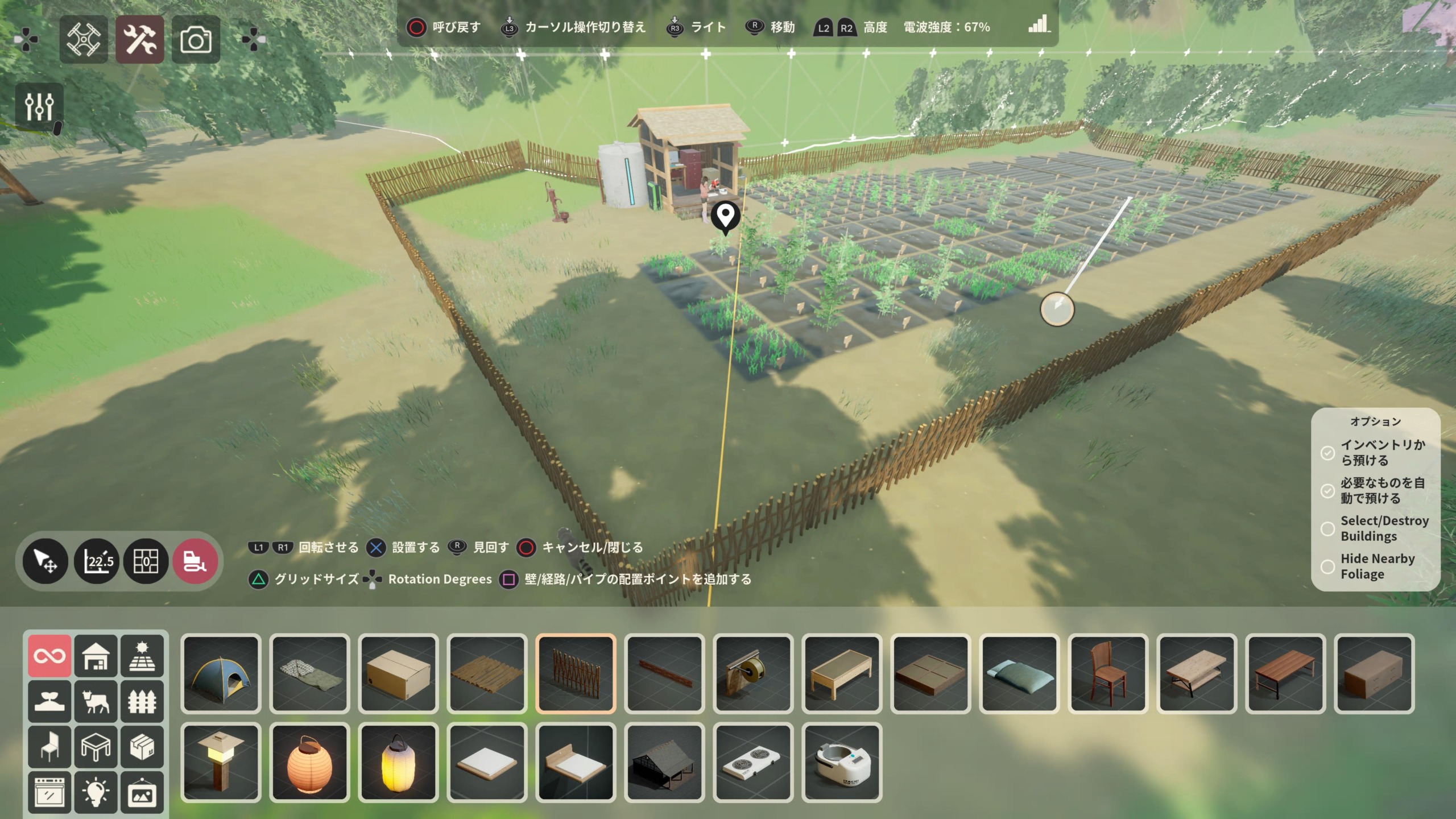Viewport: 1456px width, 819px height.
Task: Open the fence category
Action: 142,701
